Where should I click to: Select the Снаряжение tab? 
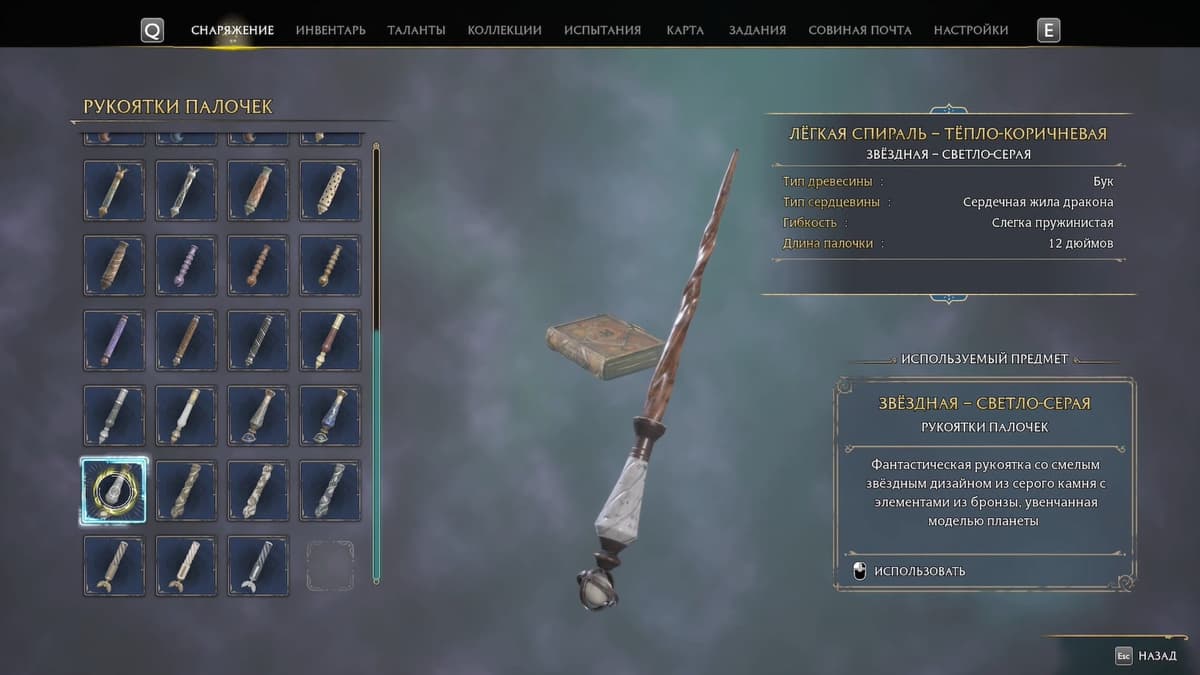(x=232, y=30)
